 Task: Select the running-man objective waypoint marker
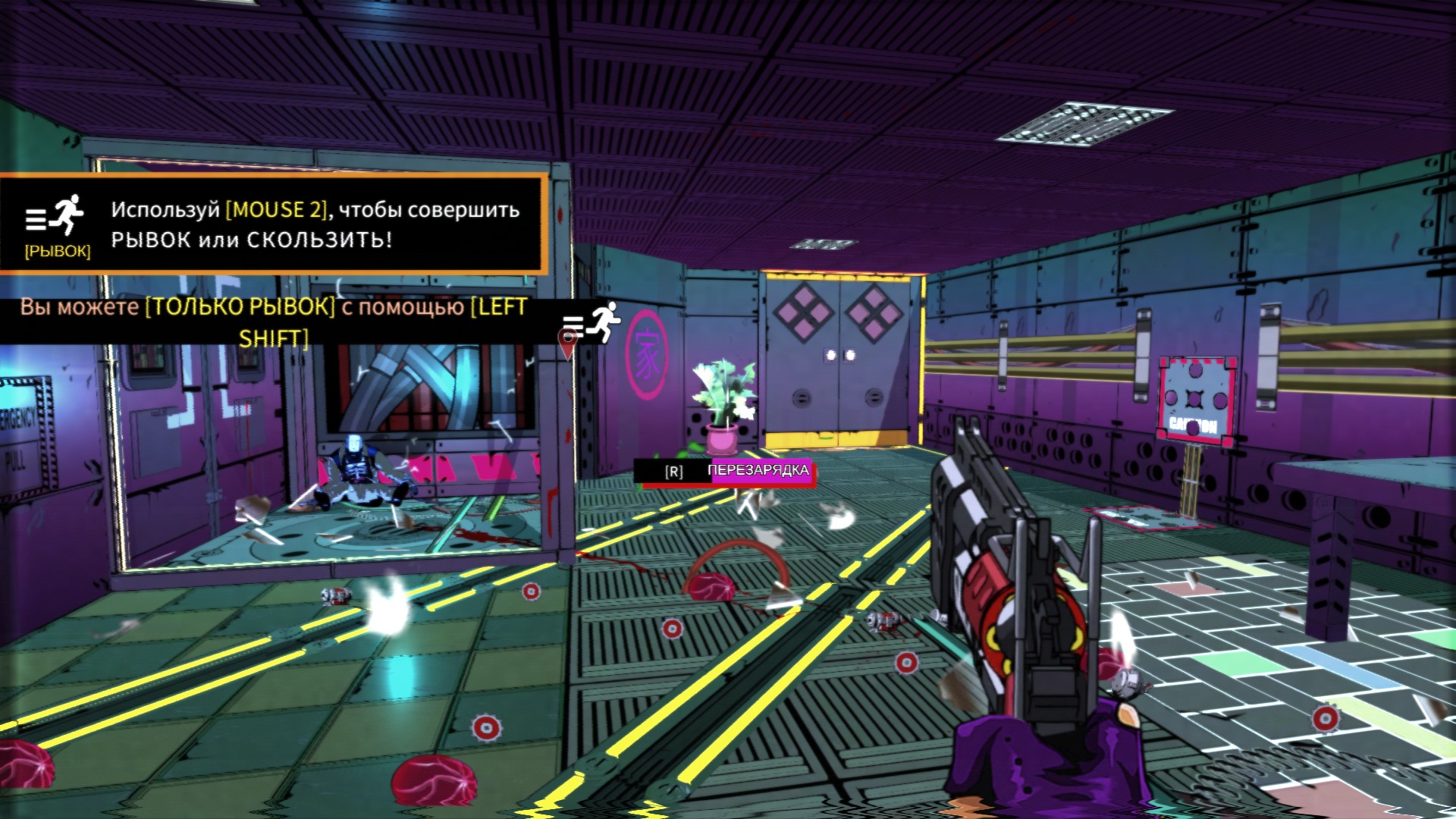pyautogui.click(x=593, y=323)
